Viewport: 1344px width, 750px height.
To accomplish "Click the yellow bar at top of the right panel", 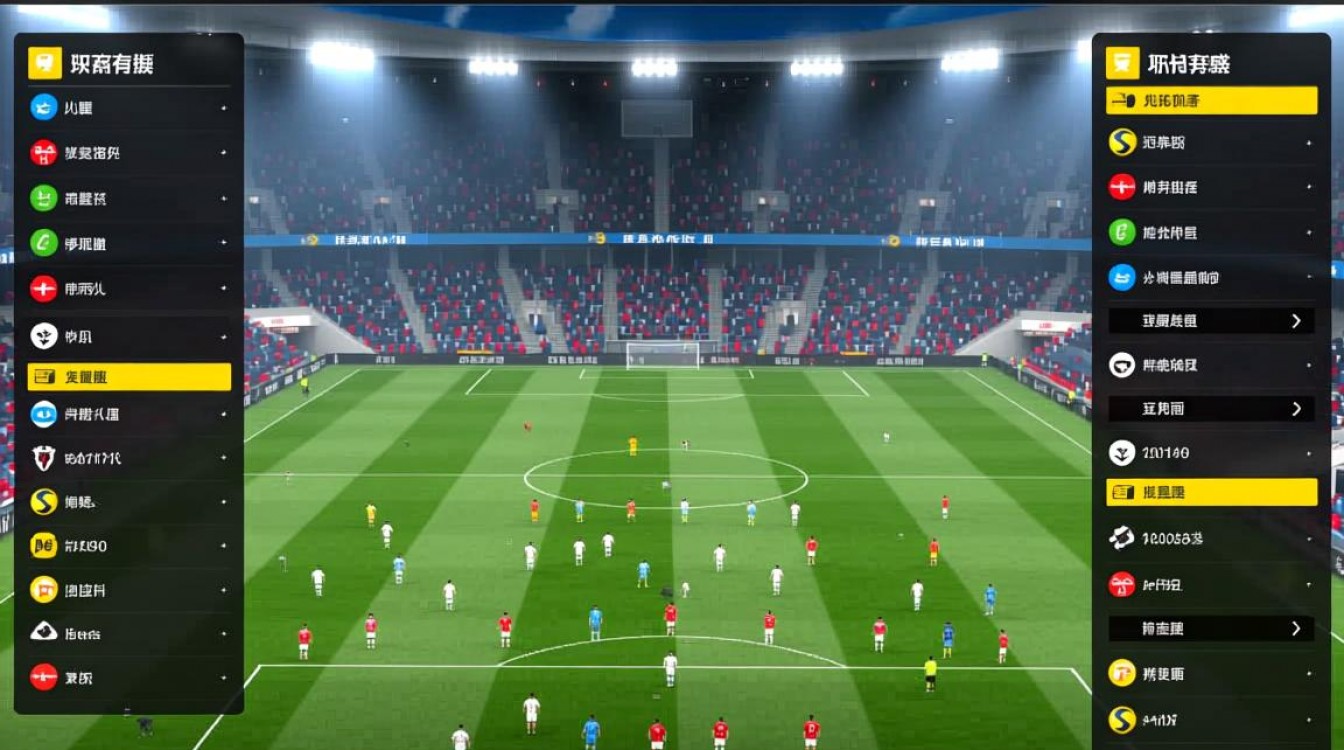I will point(1210,99).
